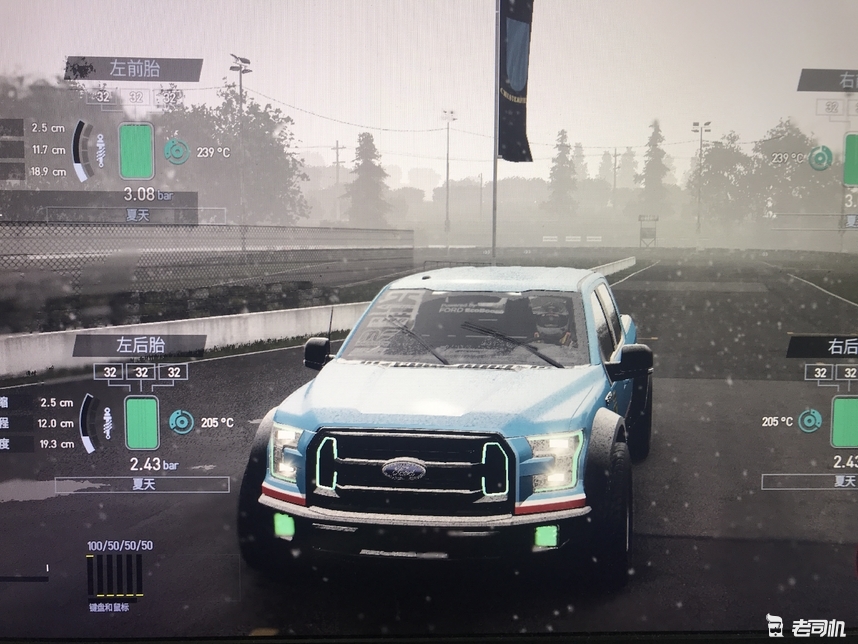Click the front-right brake disc icon
858x644 pixels.
[821, 158]
